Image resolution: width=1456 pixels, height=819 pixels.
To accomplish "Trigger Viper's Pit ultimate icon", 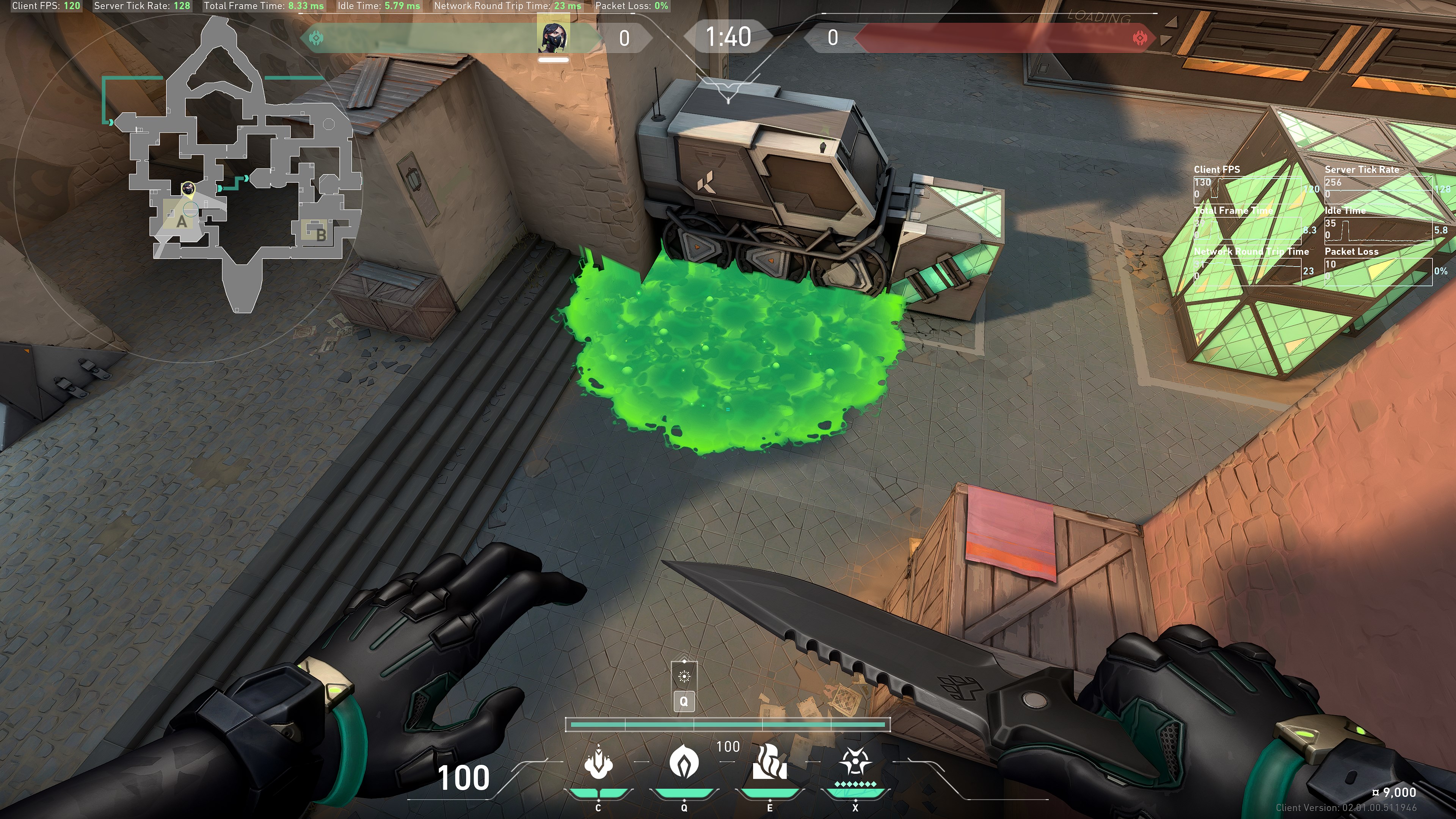I will point(855,763).
